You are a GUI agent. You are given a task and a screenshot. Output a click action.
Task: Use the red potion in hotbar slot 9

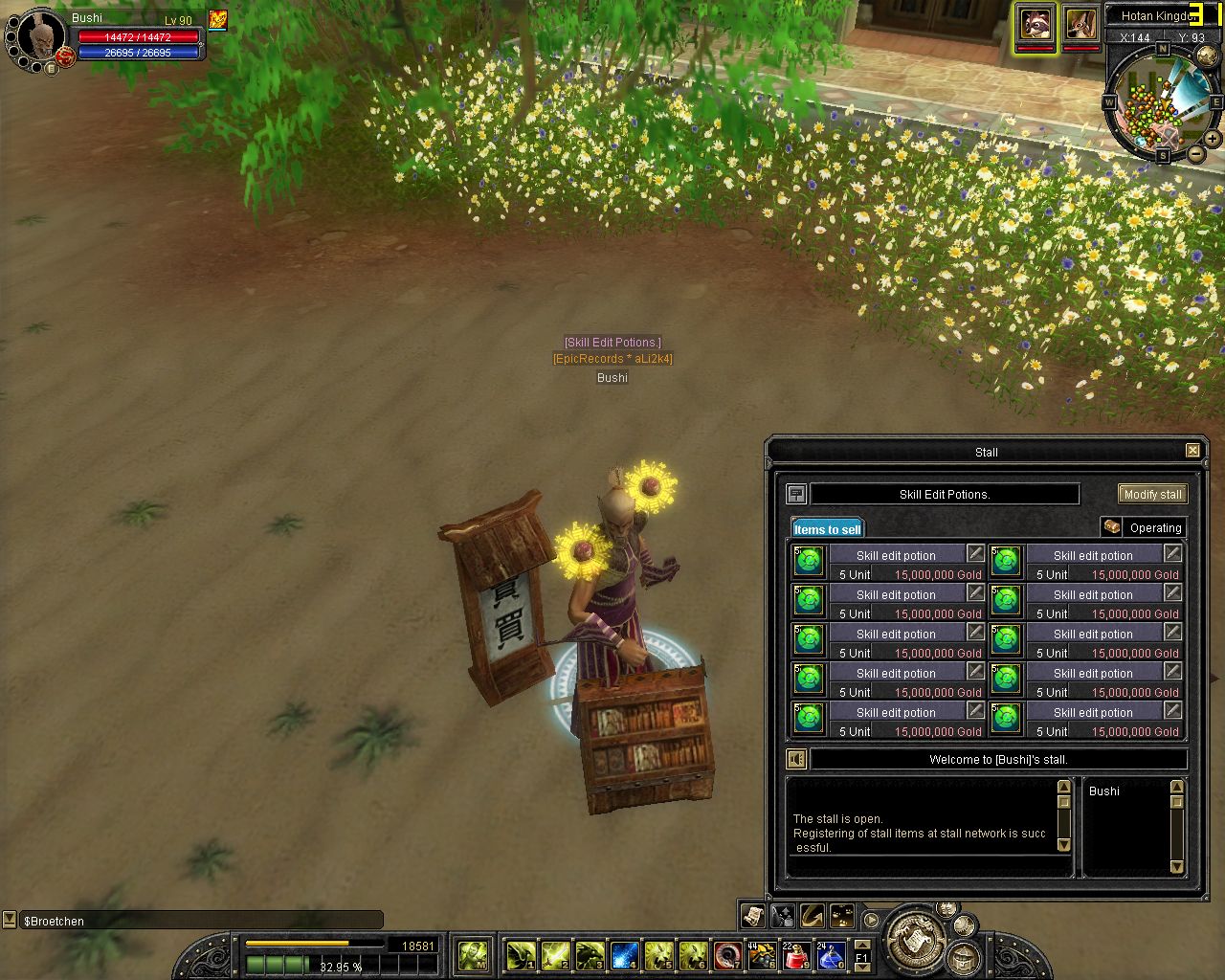[796, 955]
